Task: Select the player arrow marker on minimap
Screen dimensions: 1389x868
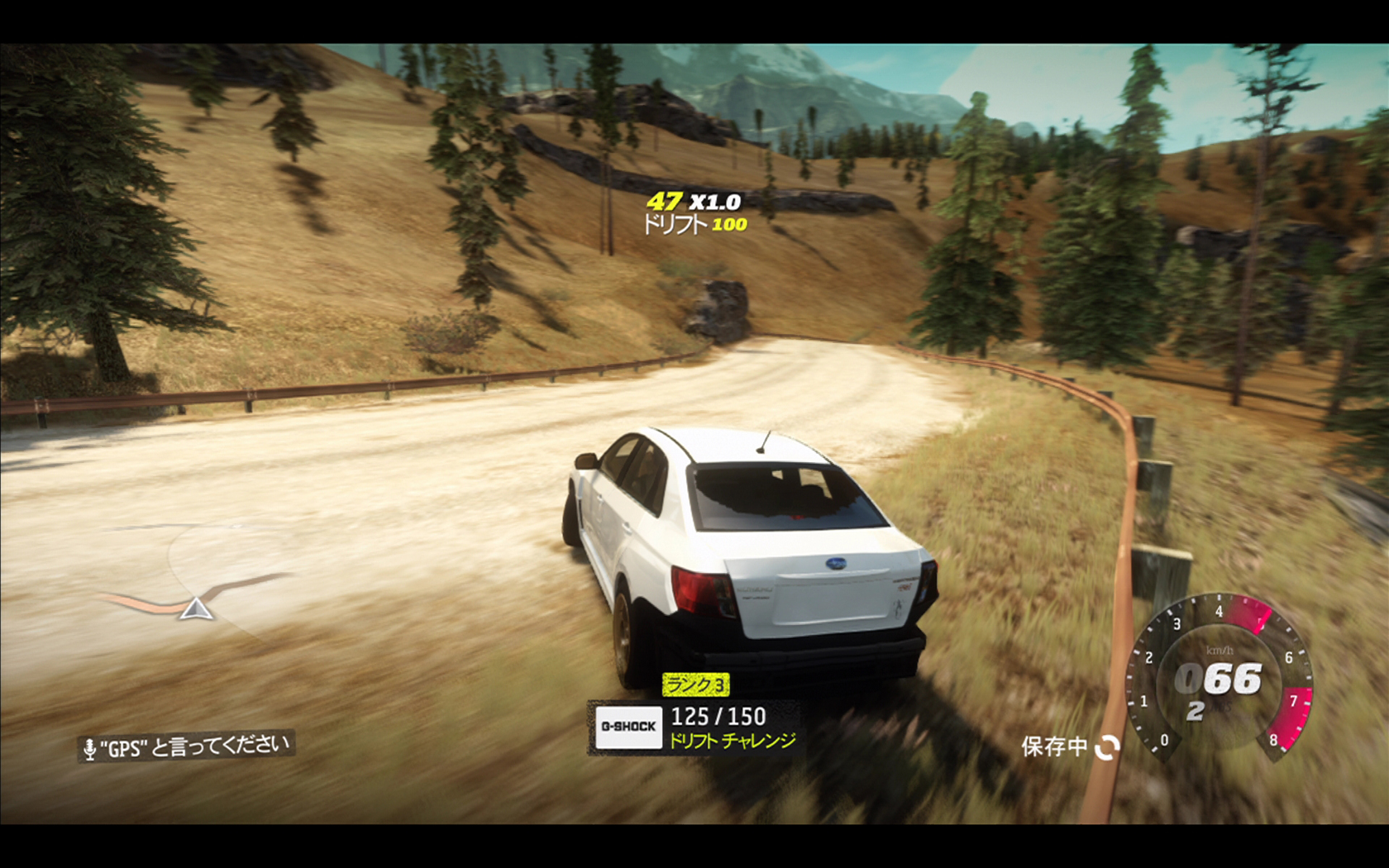Action: click(196, 610)
